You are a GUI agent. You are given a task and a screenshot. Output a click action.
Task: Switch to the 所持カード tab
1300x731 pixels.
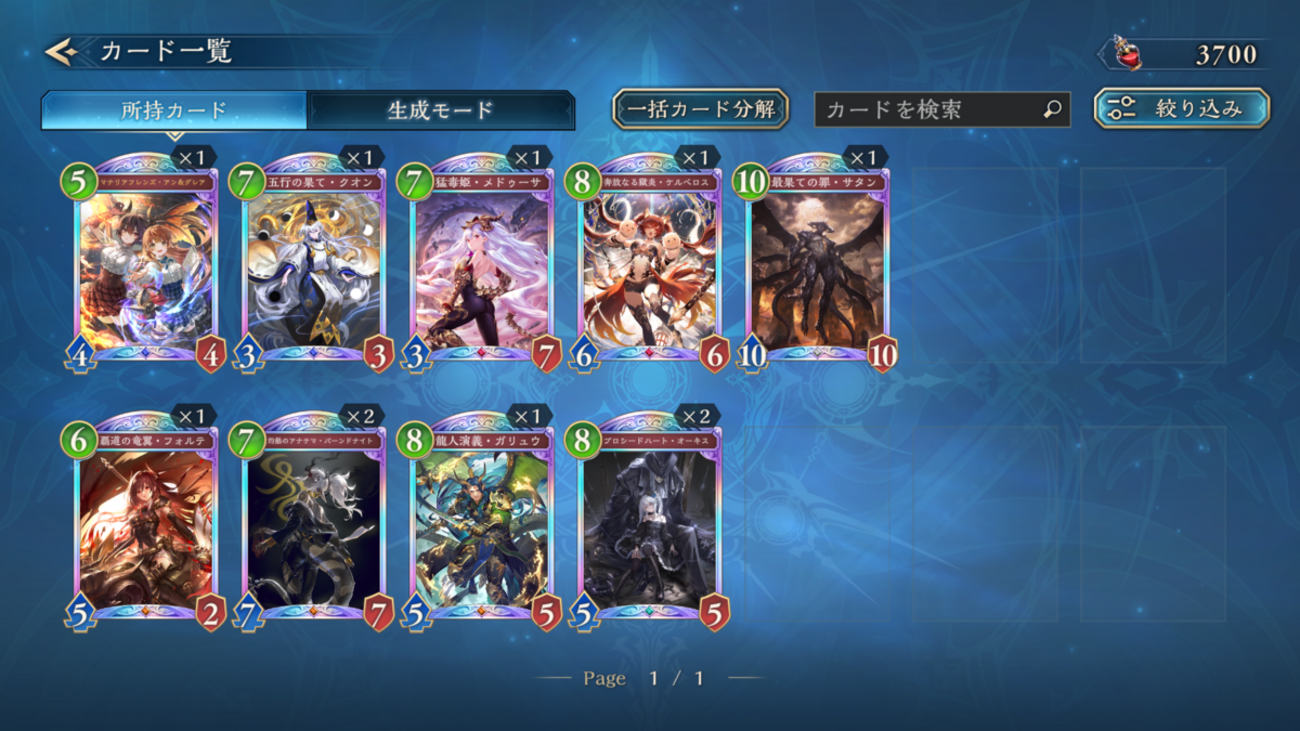pos(174,110)
